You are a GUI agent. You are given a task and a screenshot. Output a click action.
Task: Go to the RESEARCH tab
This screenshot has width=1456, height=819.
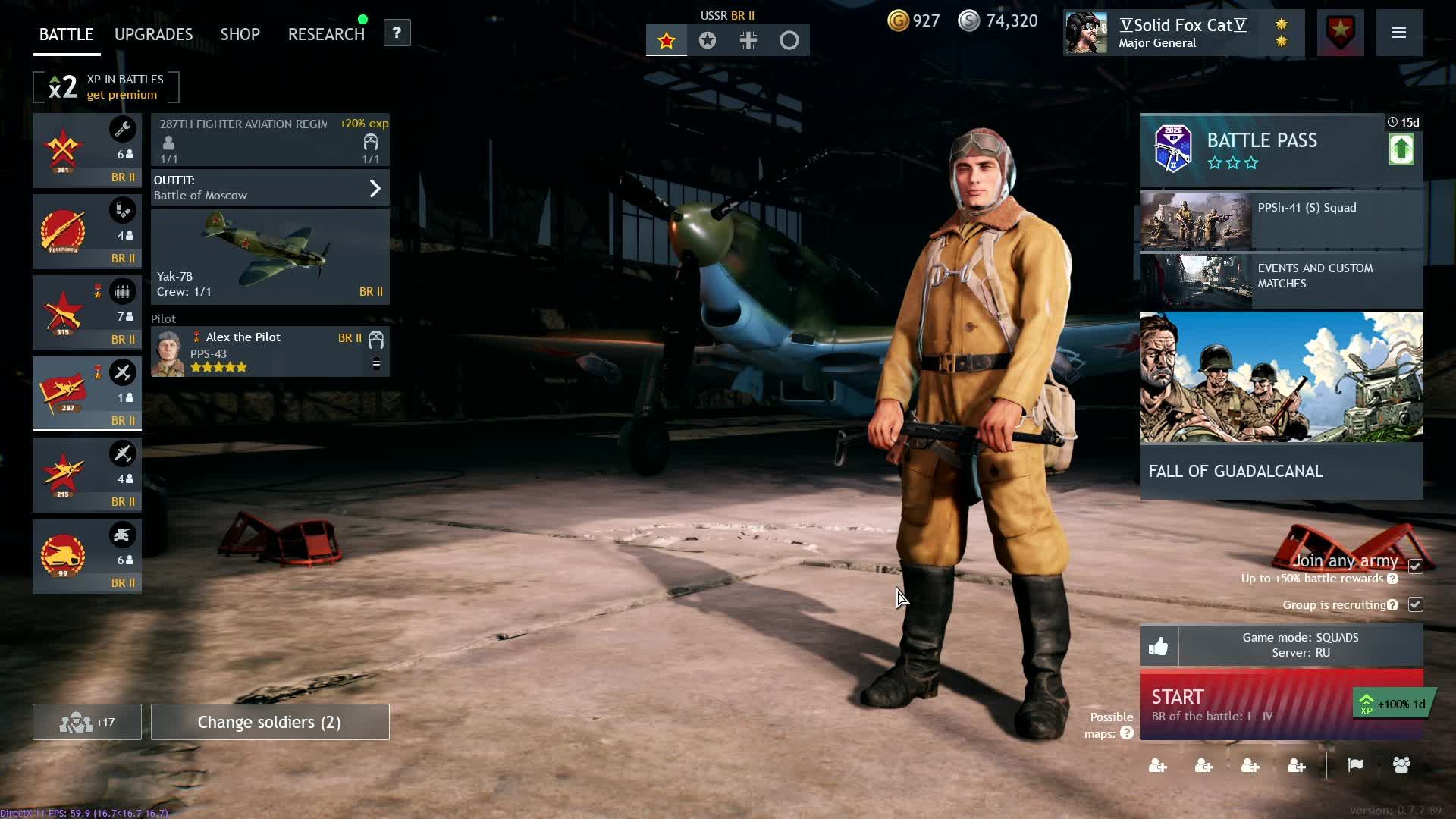click(x=326, y=34)
